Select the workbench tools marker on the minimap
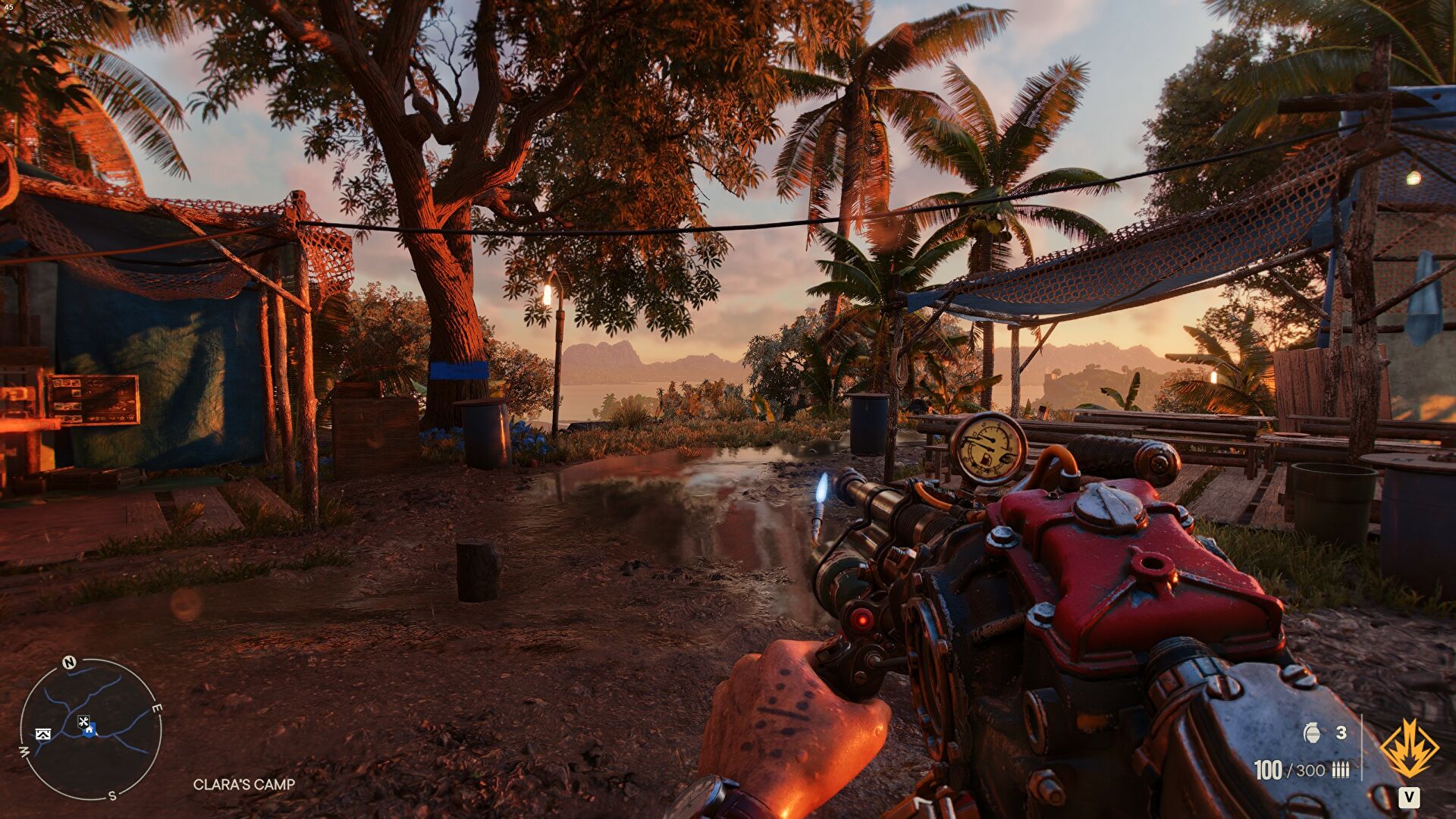This screenshot has height=819, width=1456. click(x=83, y=721)
